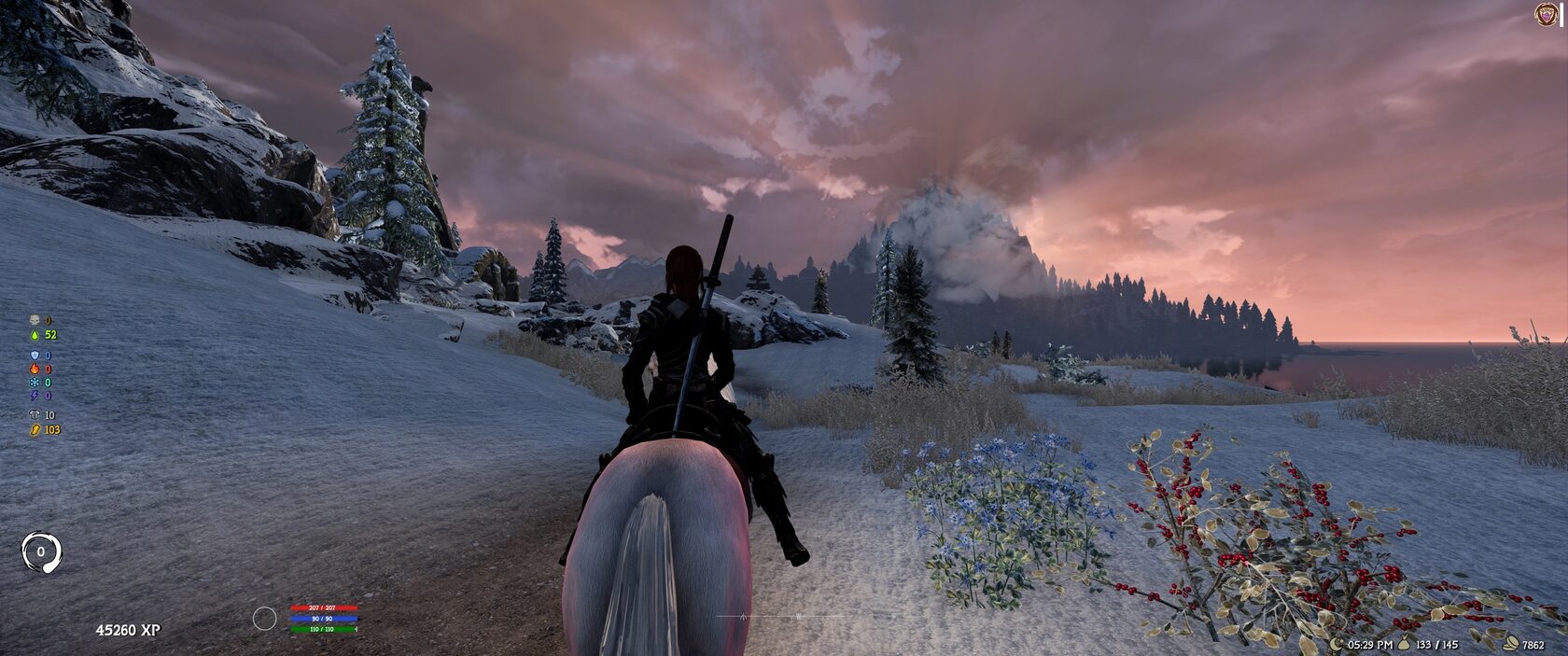
Task: Select the skull status icon
Action: click(35, 321)
